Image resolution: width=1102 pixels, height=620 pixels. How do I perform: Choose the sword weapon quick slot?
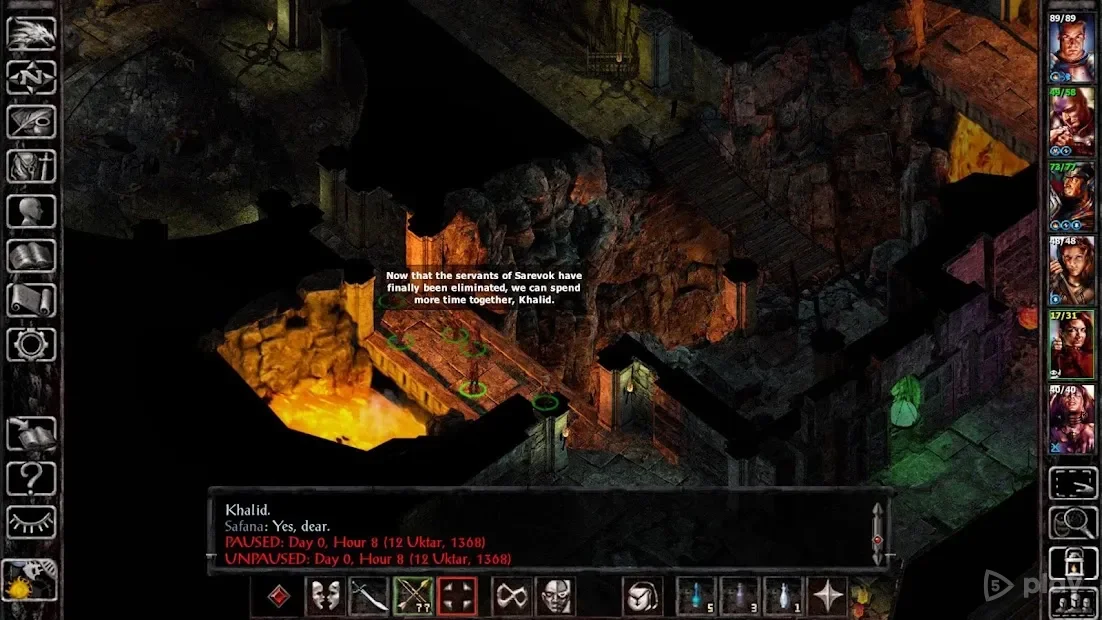pos(367,597)
